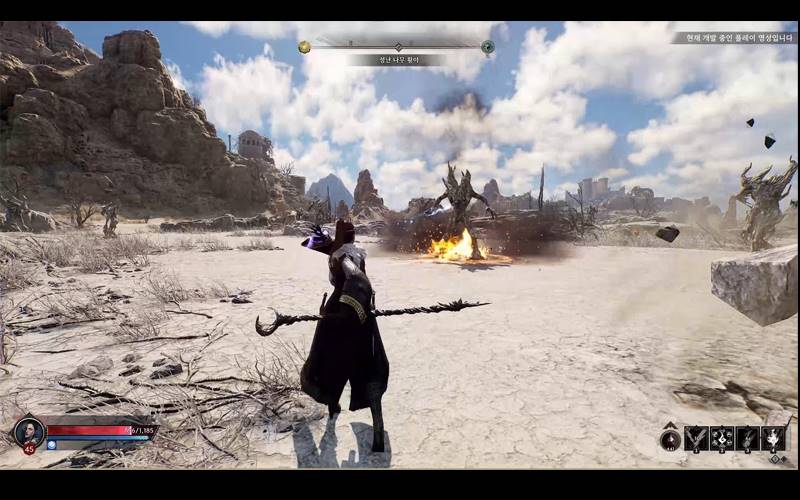Image resolution: width=800 pixels, height=500 pixels.
Task: Use the skill with the circular rune emblem
Action: [722, 438]
